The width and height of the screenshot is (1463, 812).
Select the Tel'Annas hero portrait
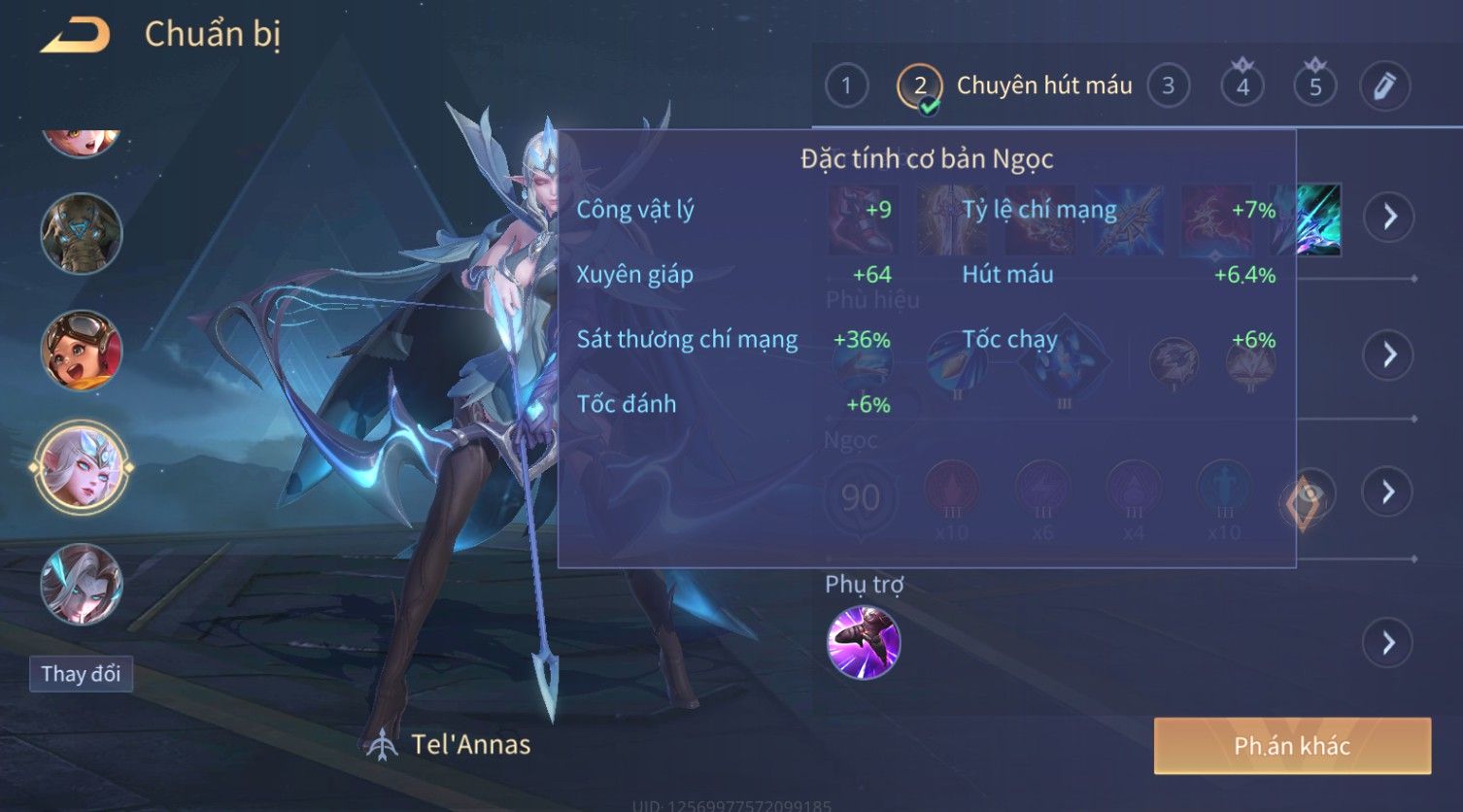pos(82,468)
